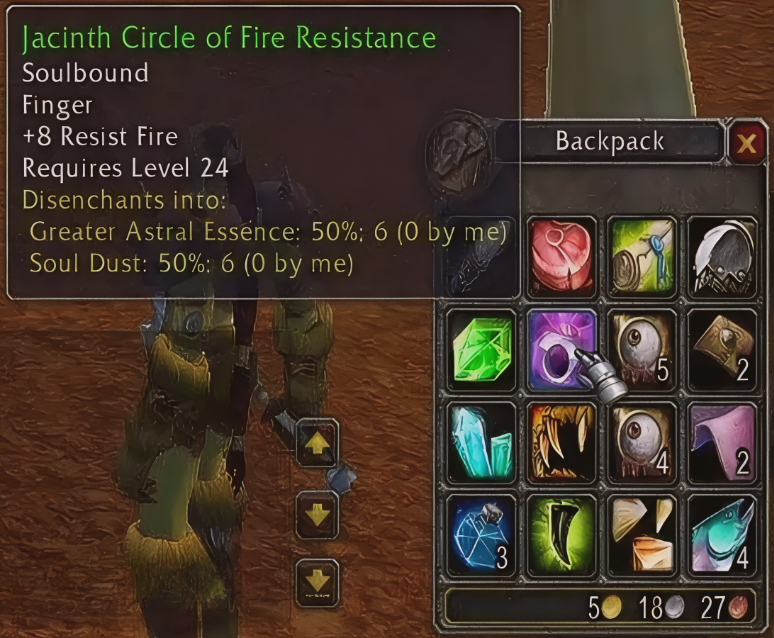Pick the pink cloth stack of 2
Screen dimensions: 774x638
(722, 440)
